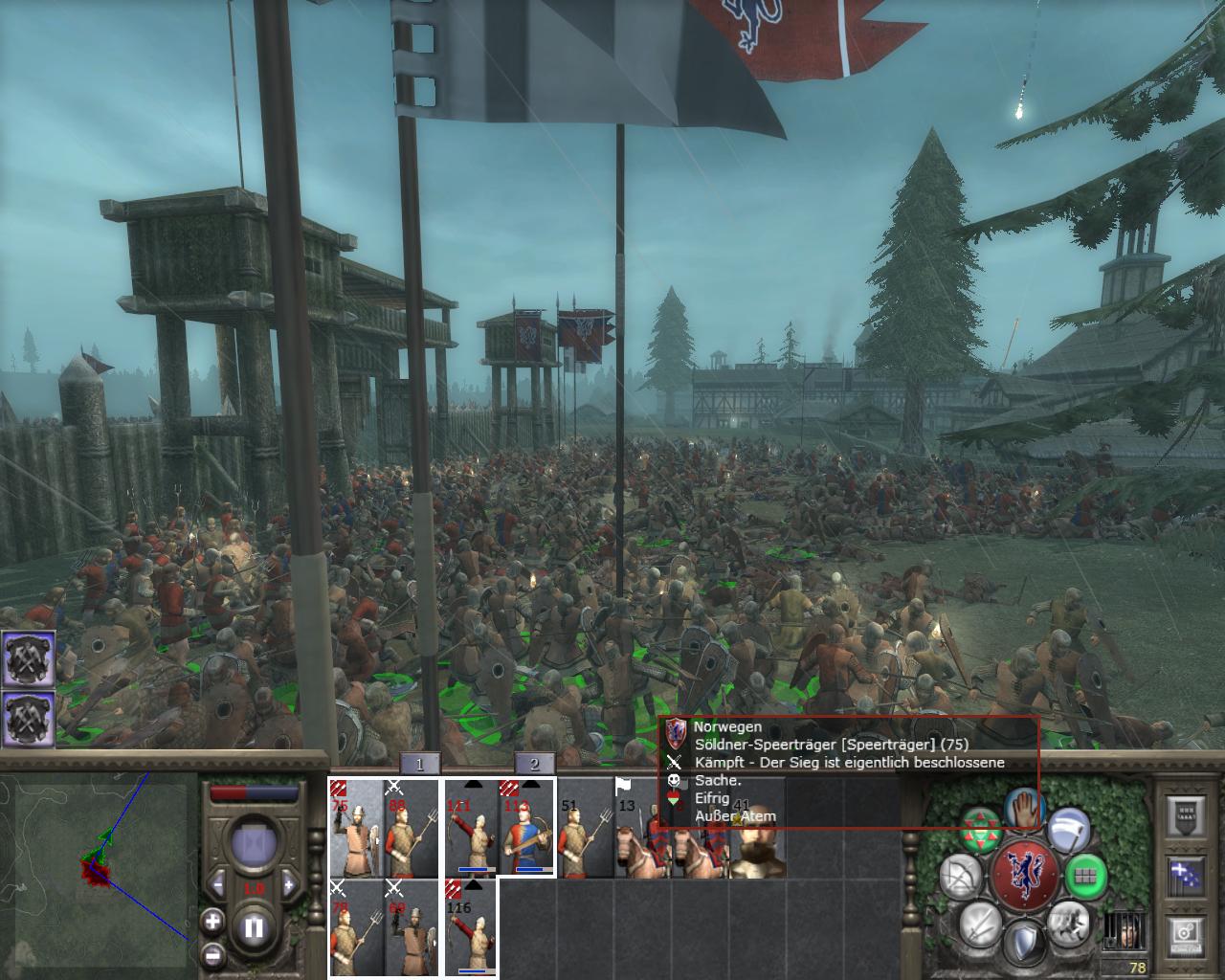The height and width of the screenshot is (980, 1225).
Task: Pause the battle with the pause button
Action: (254, 927)
